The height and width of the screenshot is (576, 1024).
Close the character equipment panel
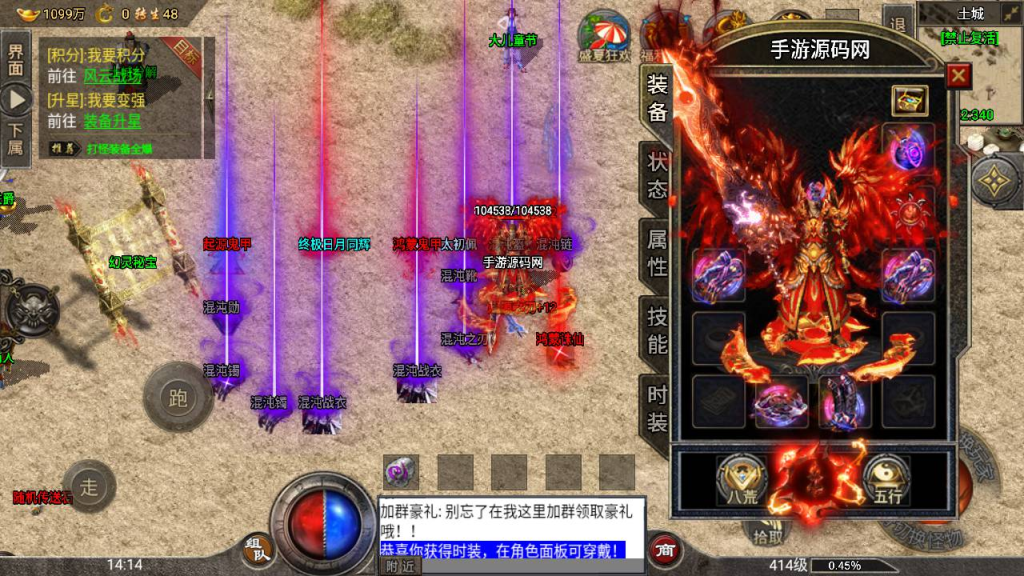(958, 76)
